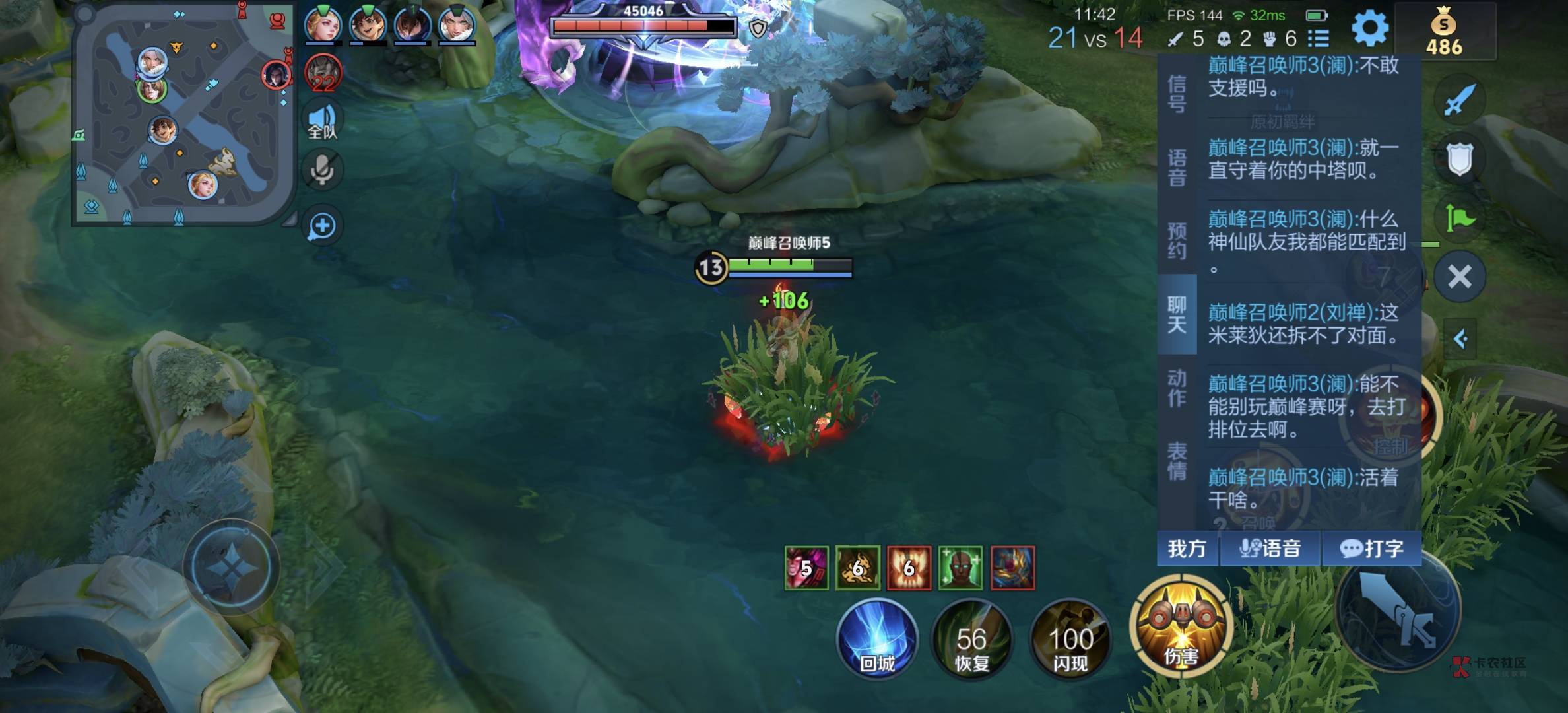
Task: Open the settings gear menu
Action: [1369, 28]
